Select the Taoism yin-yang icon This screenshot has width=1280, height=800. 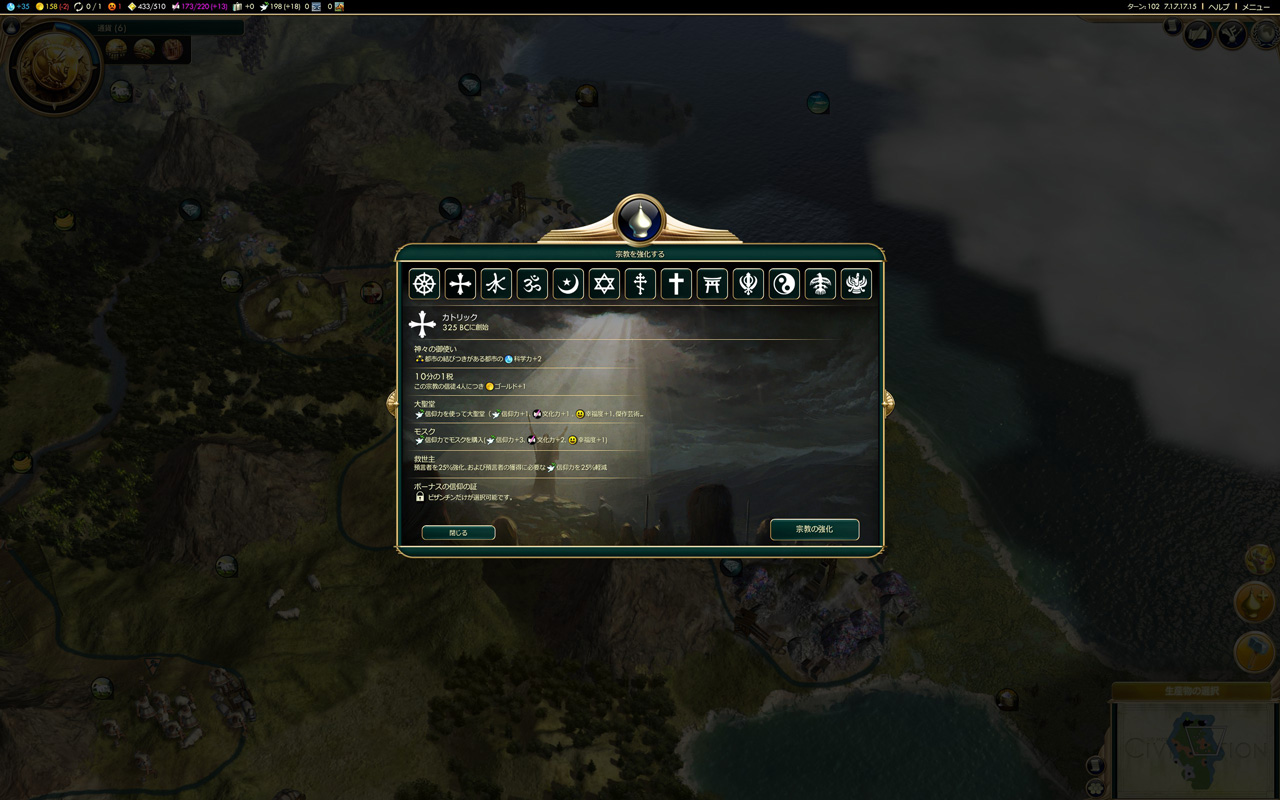click(784, 284)
